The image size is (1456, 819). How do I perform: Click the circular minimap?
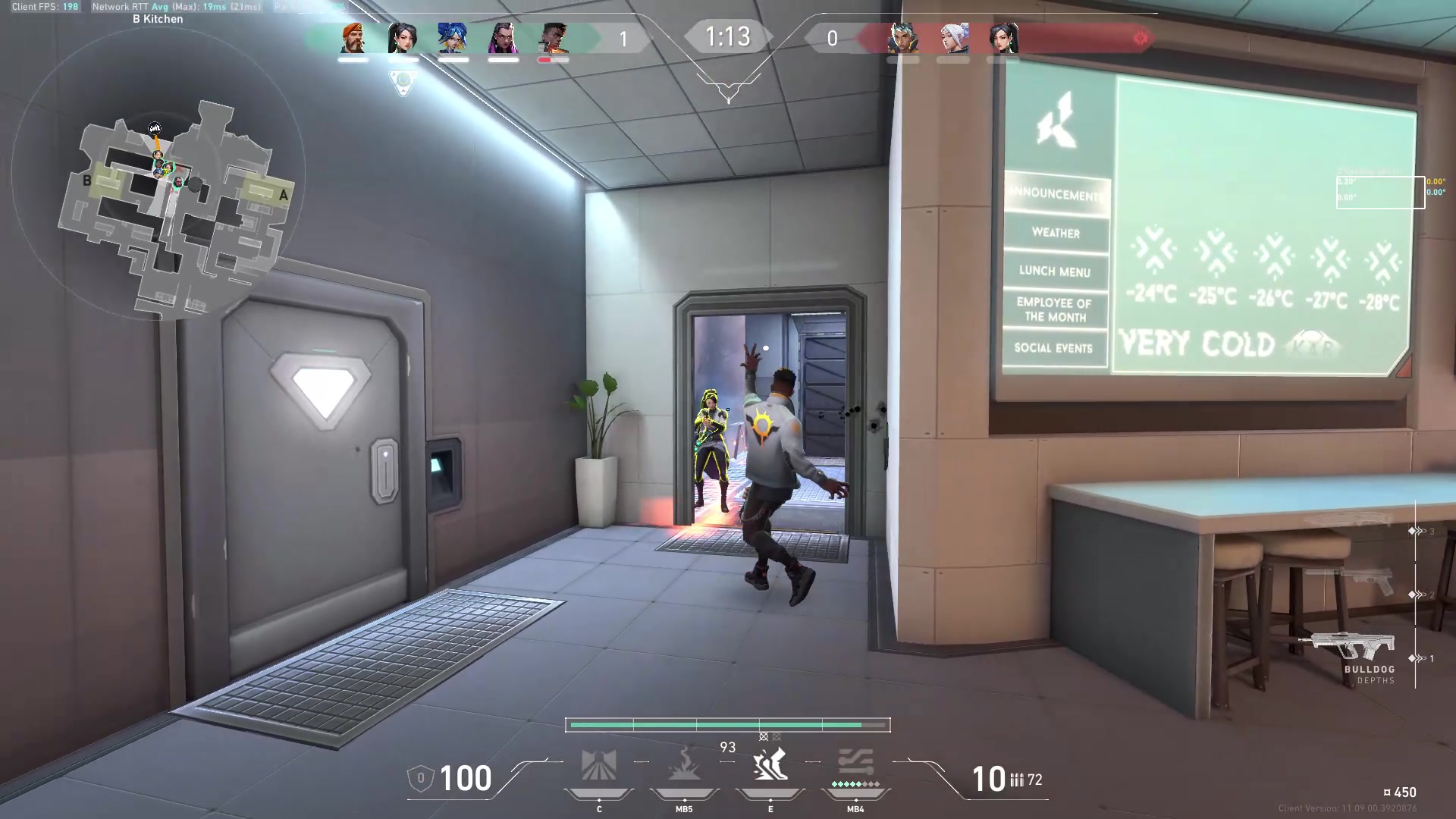pyautogui.click(x=159, y=174)
